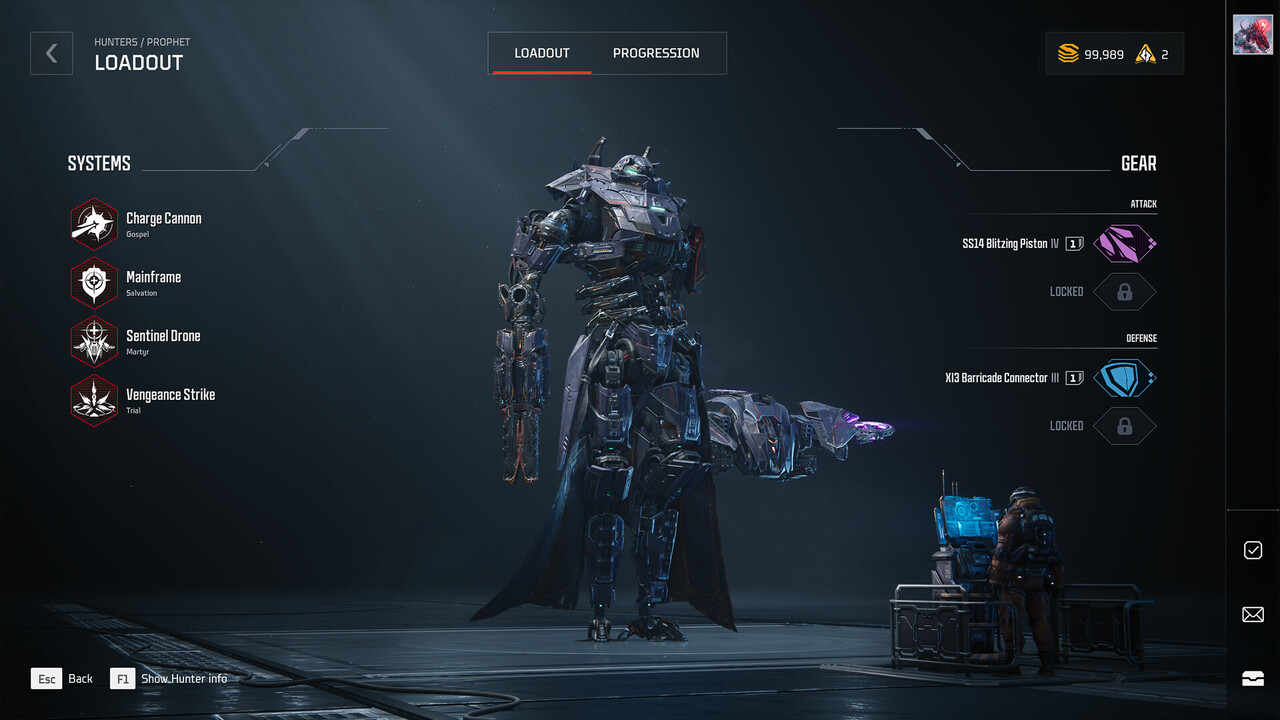This screenshot has width=1280, height=720.
Task: Click the locked defense gear slot
Action: 1124,426
